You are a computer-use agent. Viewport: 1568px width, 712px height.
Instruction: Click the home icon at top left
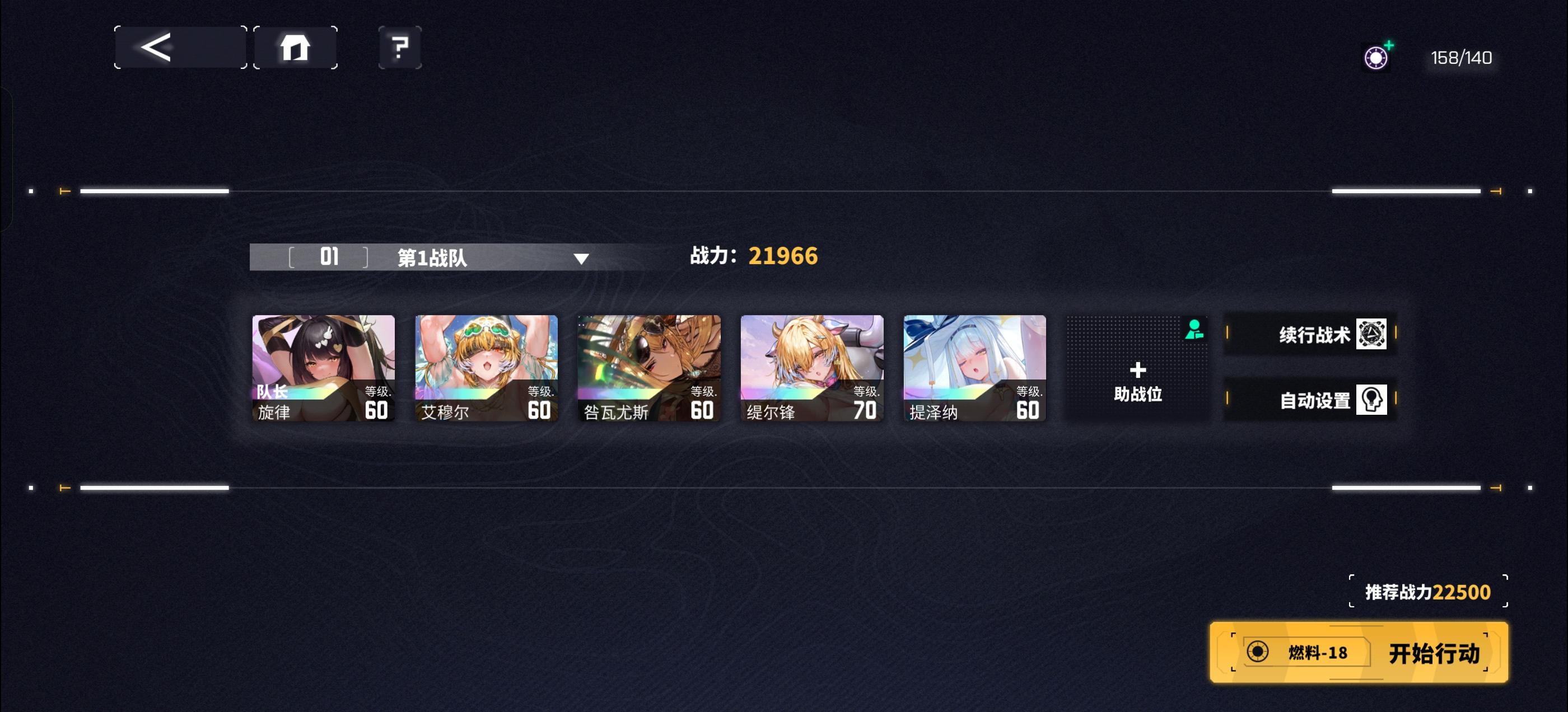point(295,48)
